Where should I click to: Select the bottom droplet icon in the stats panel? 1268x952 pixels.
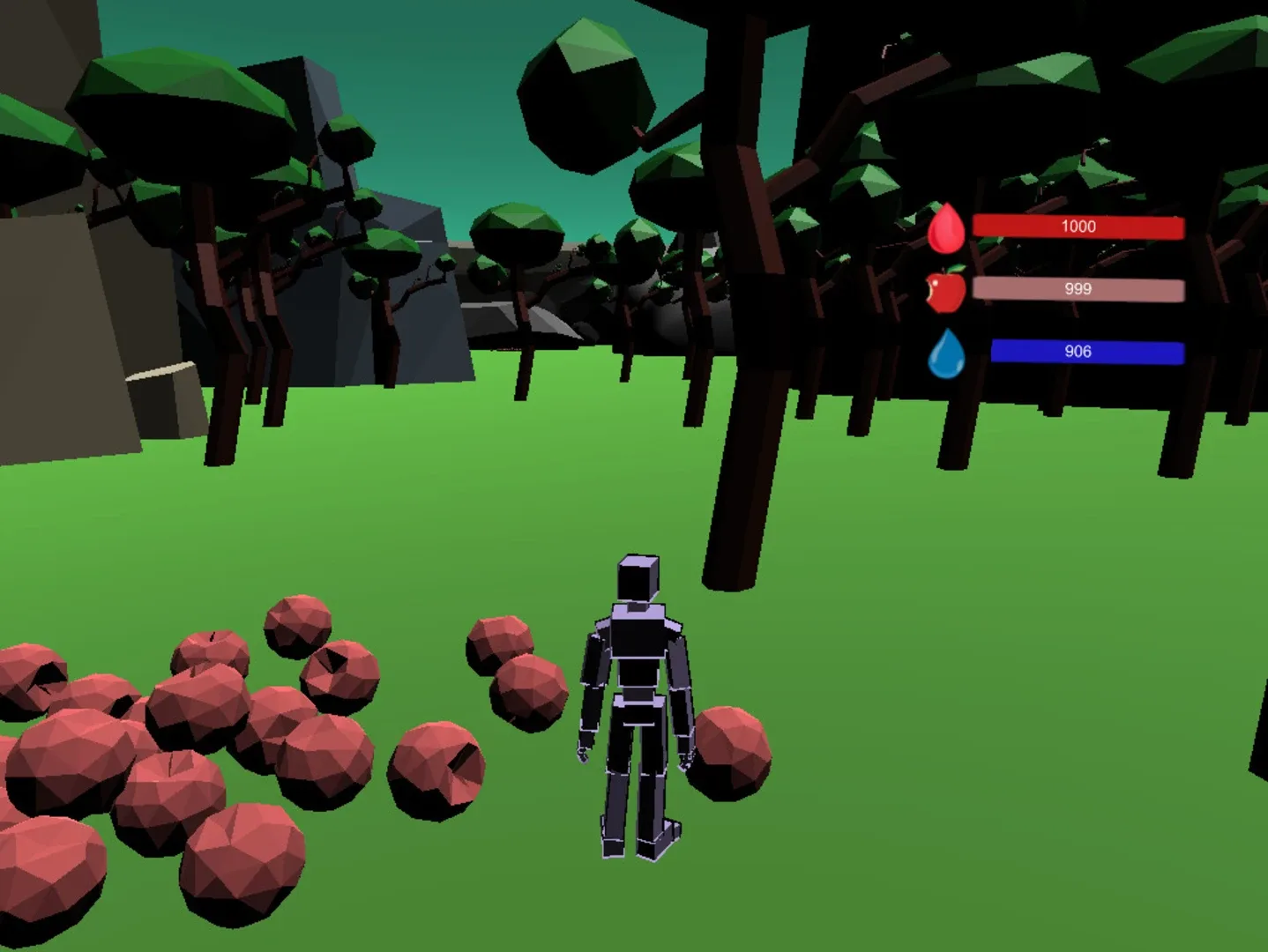coord(947,352)
